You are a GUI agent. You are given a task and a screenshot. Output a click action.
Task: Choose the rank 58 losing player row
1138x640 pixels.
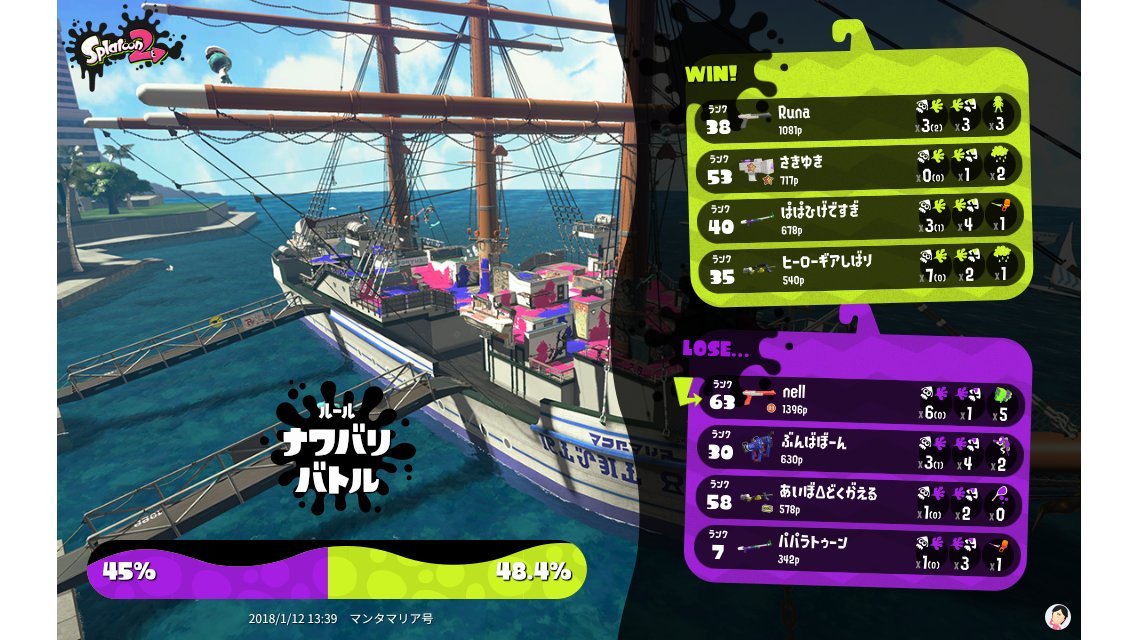(860, 499)
